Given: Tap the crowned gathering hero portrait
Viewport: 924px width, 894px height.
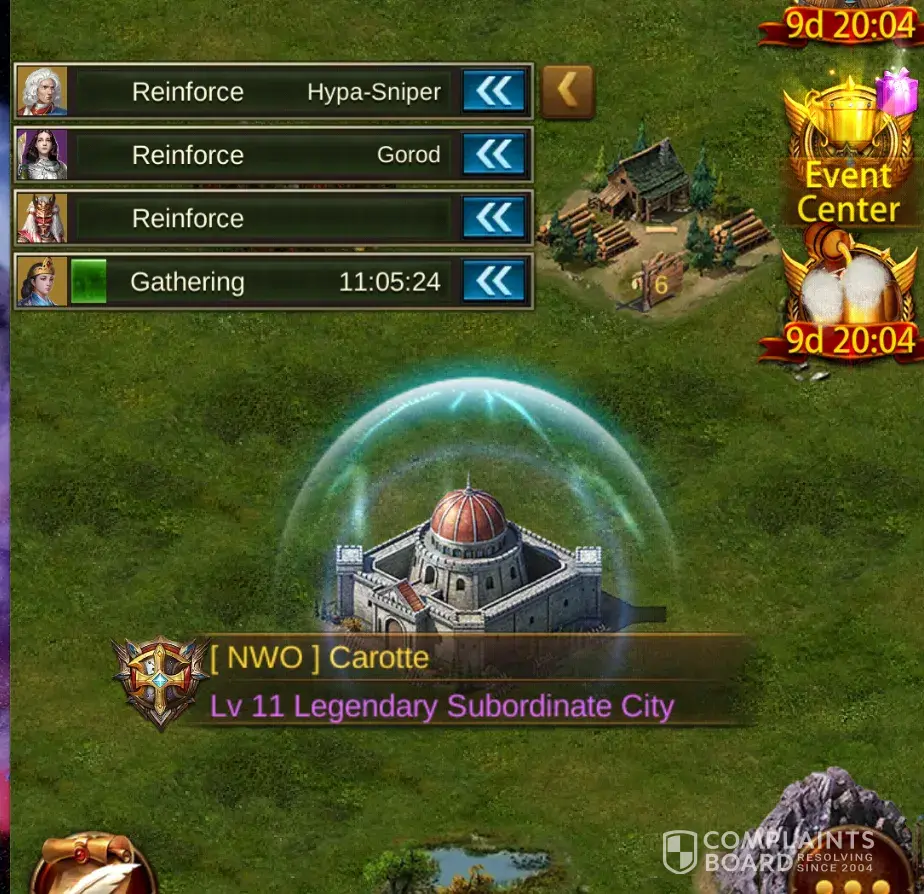Looking at the screenshot, I should pyautogui.click(x=42, y=281).
